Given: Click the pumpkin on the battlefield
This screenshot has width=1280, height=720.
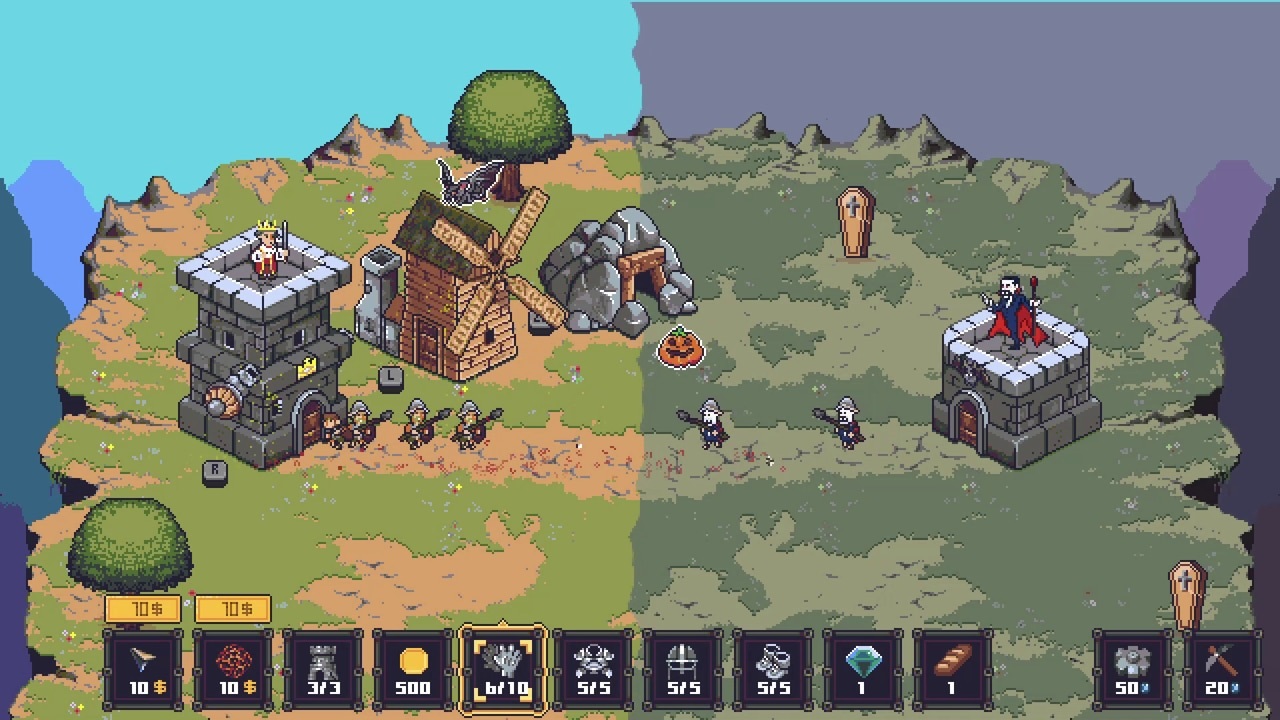Looking at the screenshot, I should tap(681, 348).
